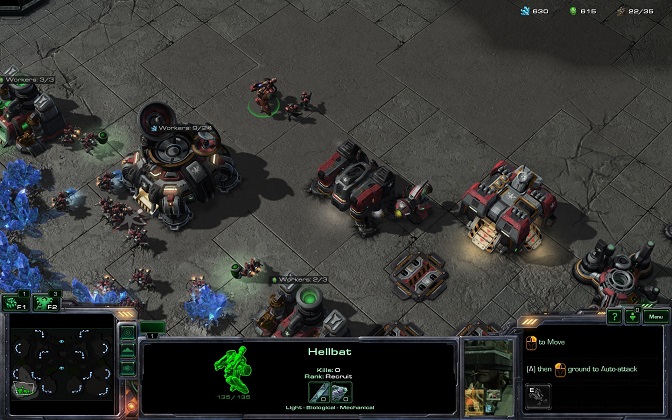Select the F2 all army button

(45, 302)
